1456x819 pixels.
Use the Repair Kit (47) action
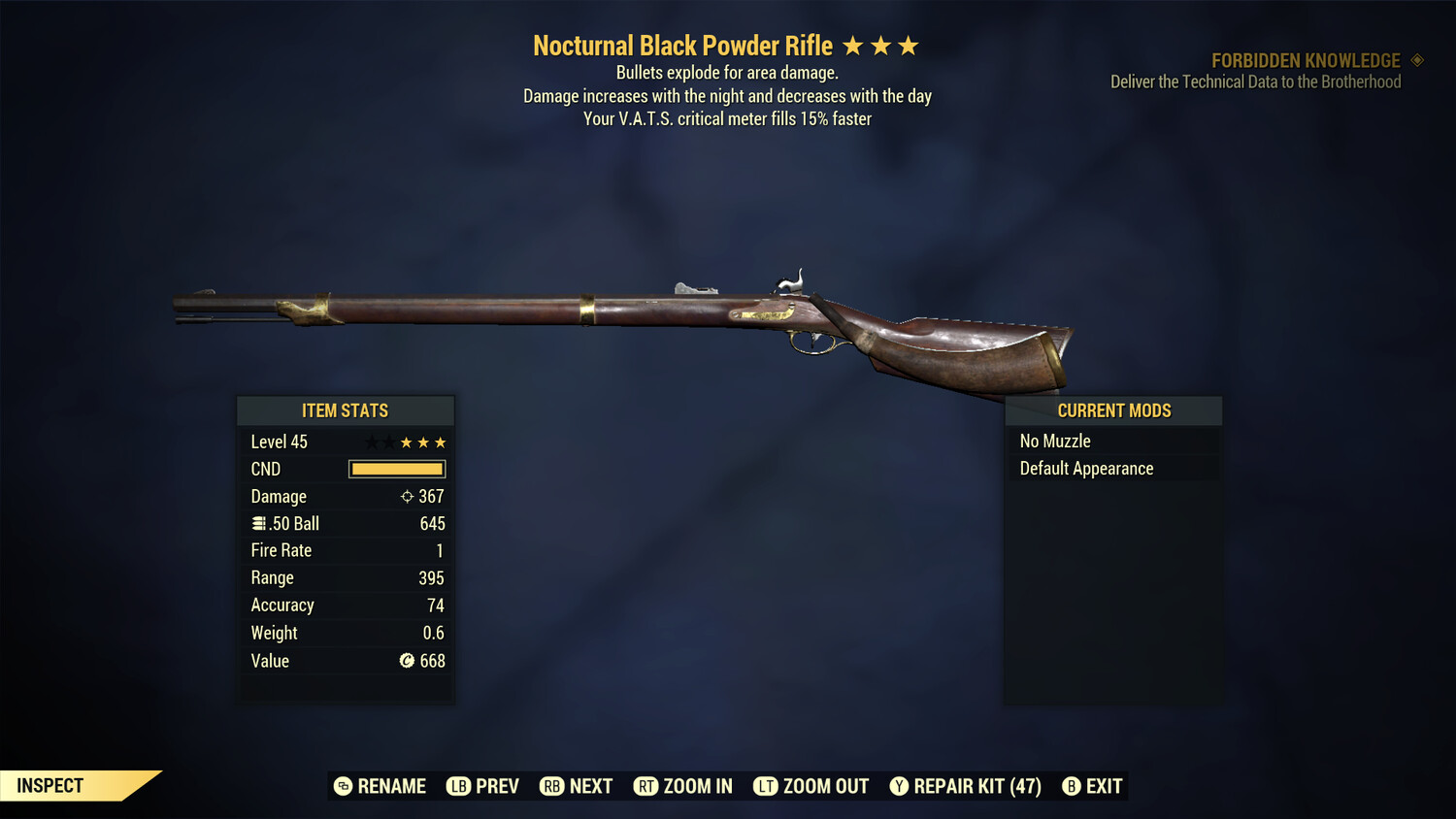click(965, 786)
